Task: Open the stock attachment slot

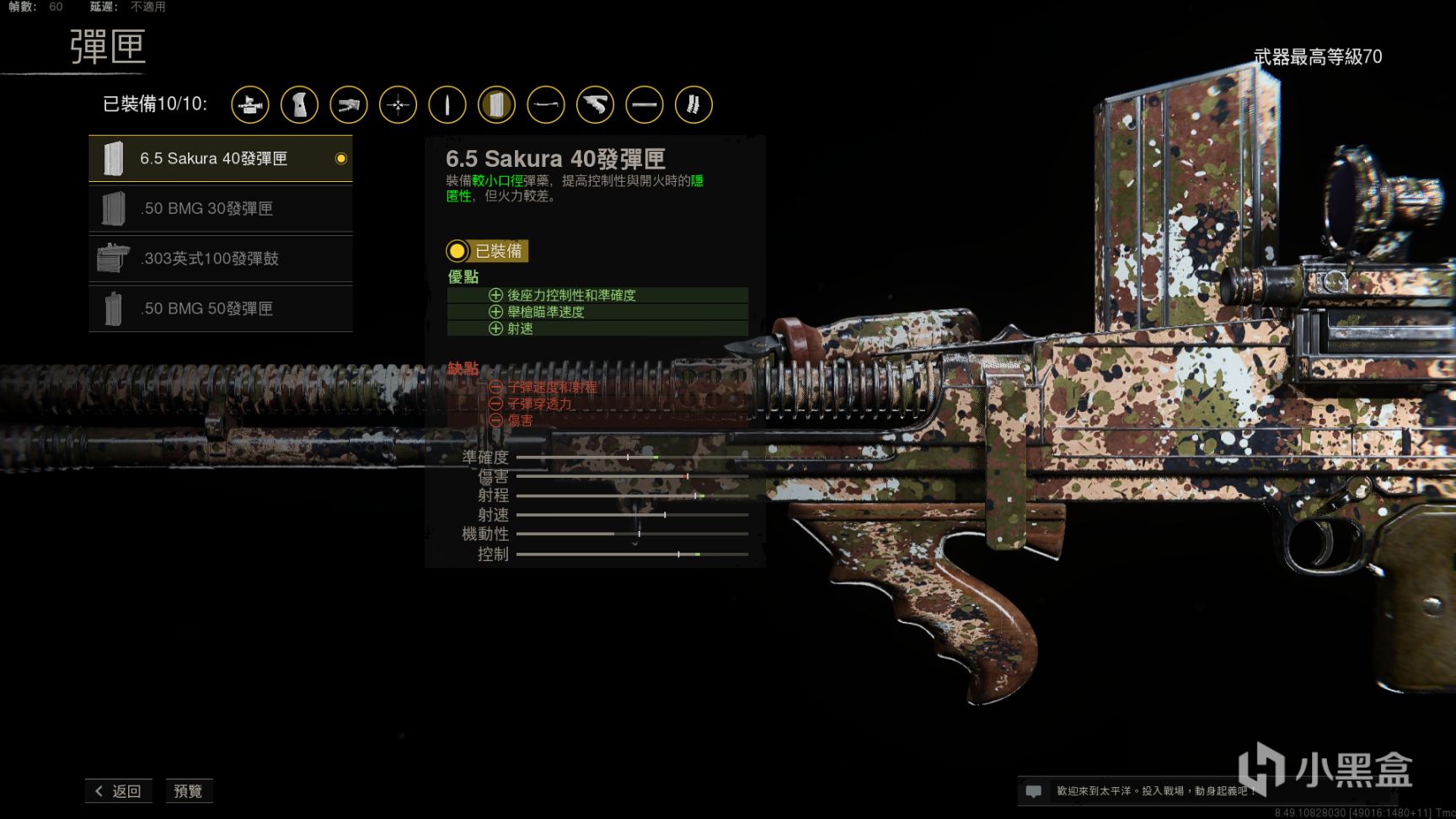Action: (349, 105)
